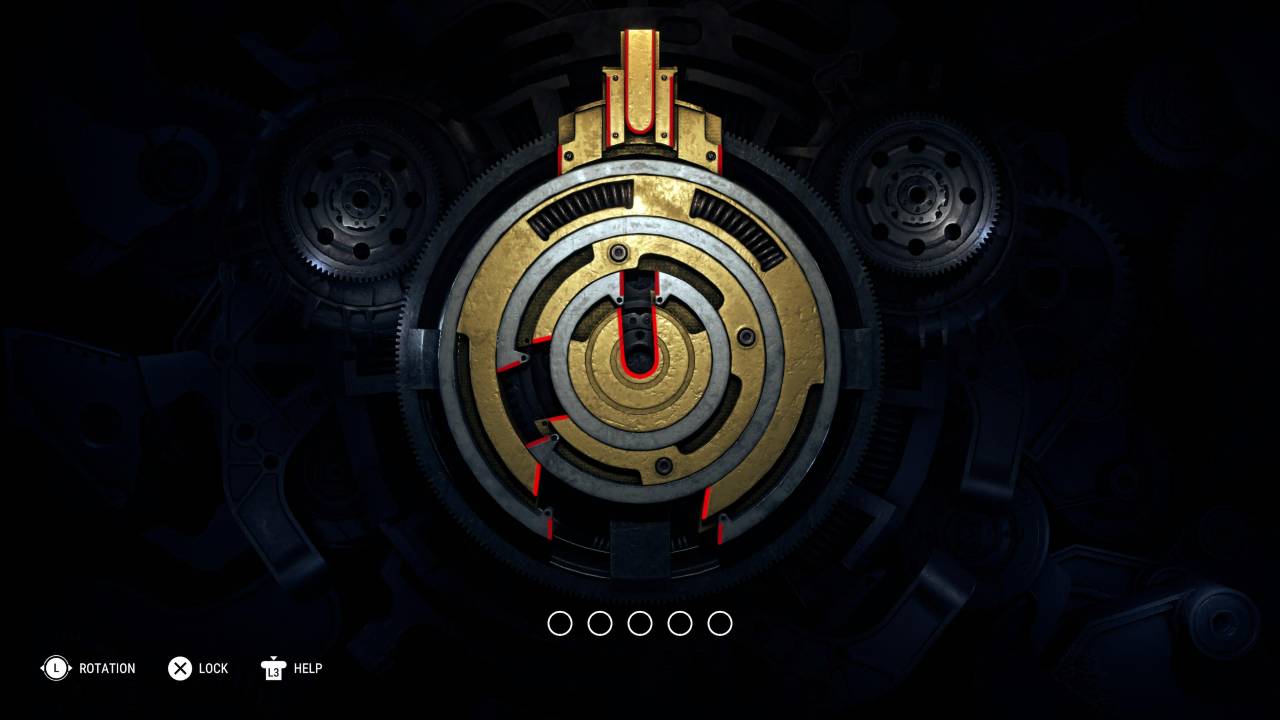Click the L stick rotation icon

[x=57, y=668]
